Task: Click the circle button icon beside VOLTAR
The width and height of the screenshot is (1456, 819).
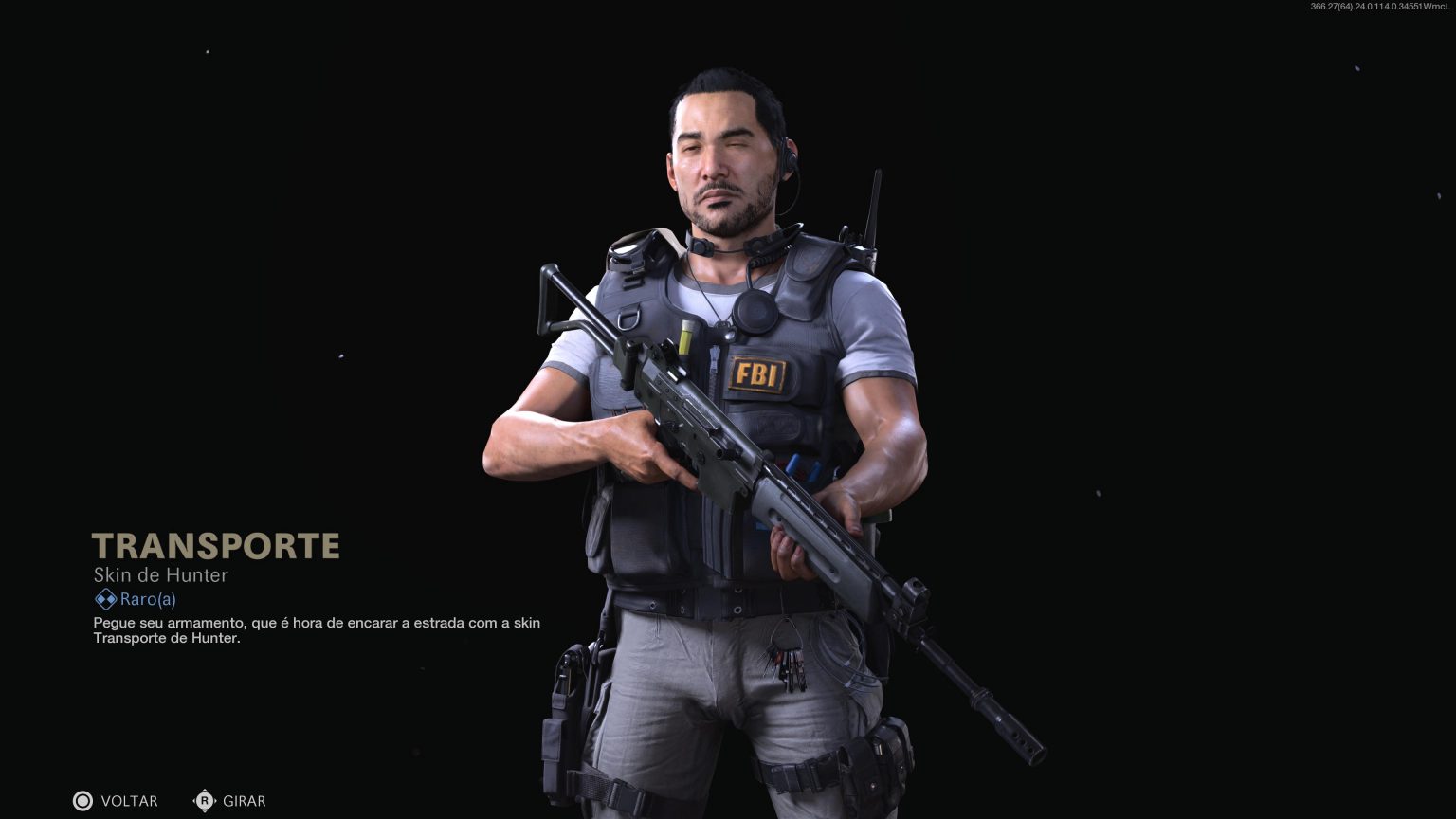Action: [x=83, y=801]
